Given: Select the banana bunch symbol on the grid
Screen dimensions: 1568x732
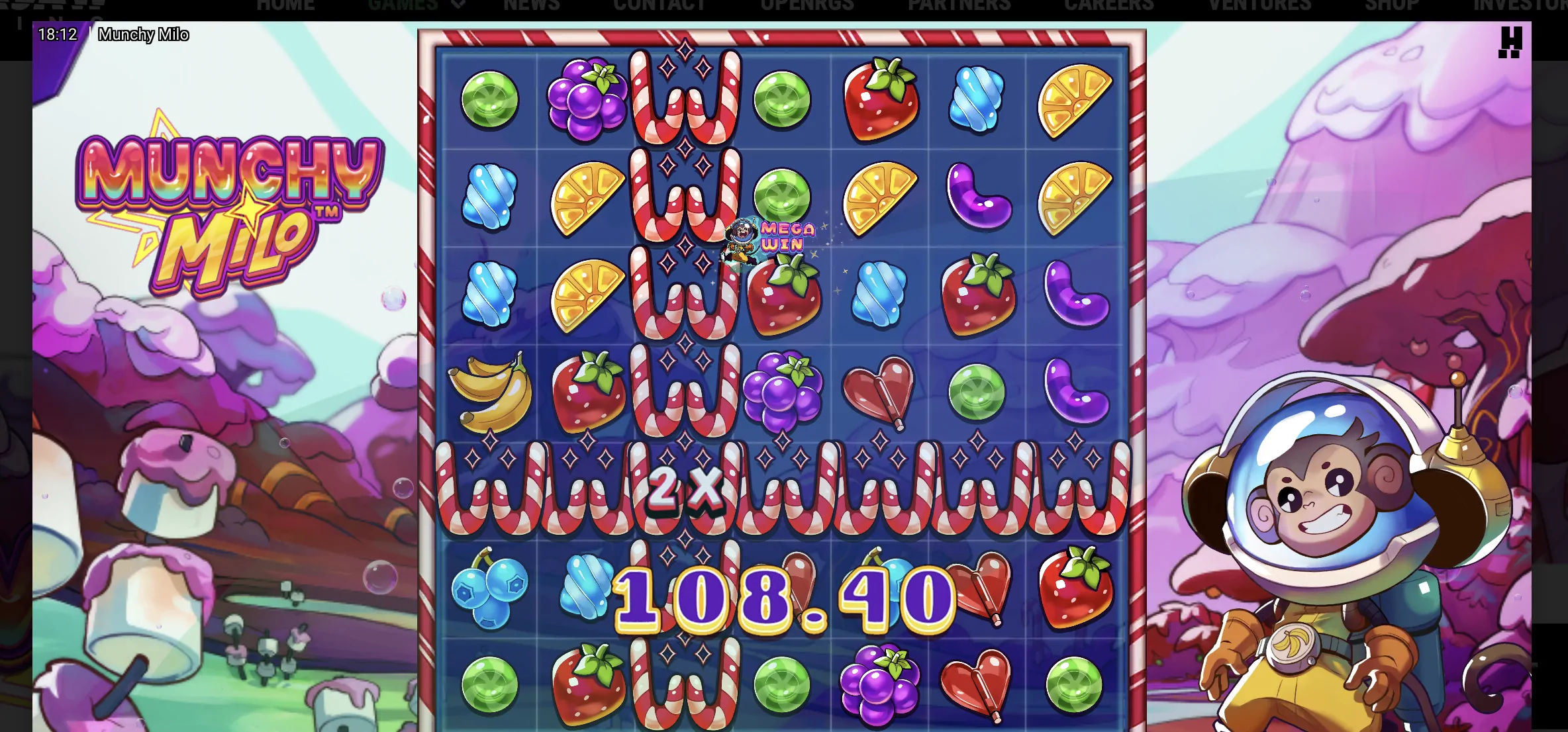Looking at the screenshot, I should 491,390.
